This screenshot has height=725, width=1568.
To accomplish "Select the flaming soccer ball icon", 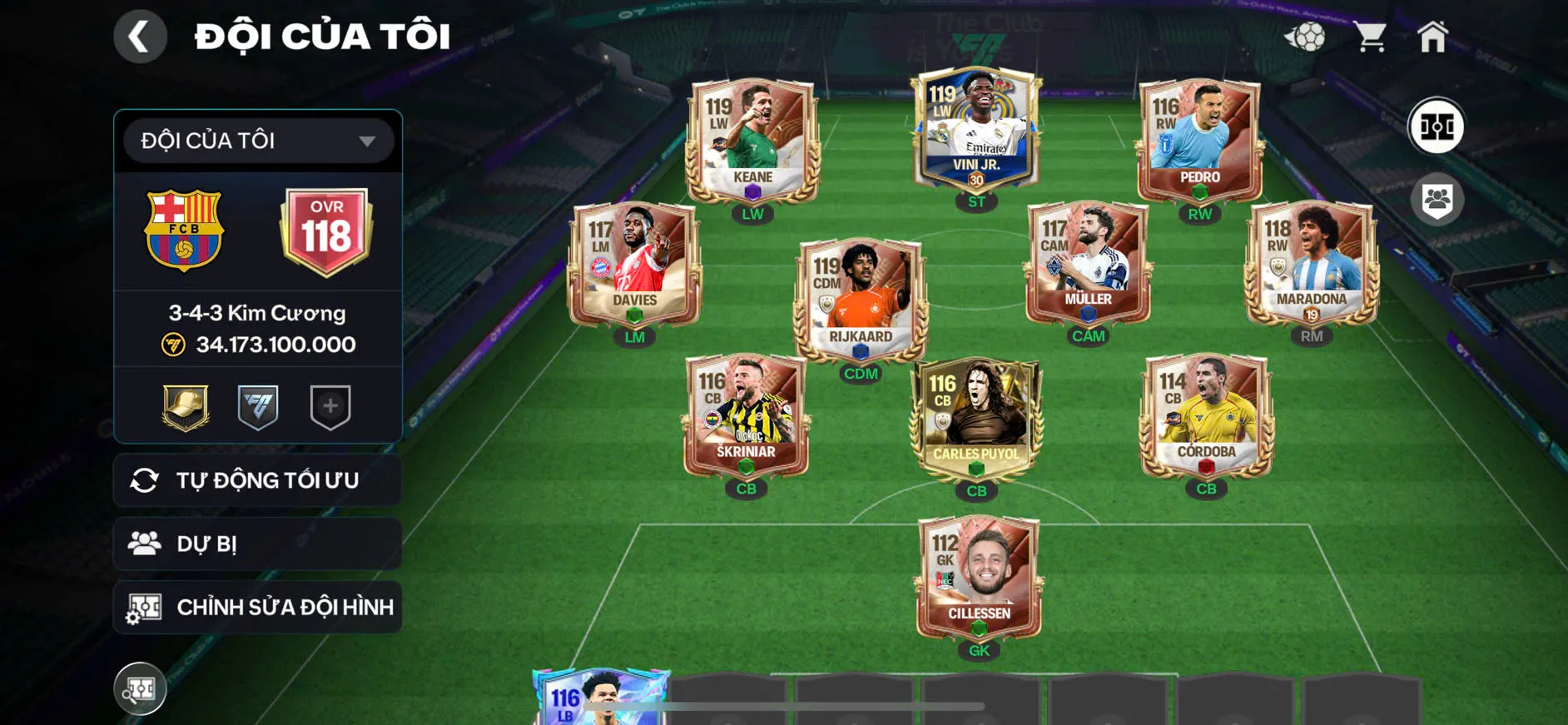I will 1306,35.
